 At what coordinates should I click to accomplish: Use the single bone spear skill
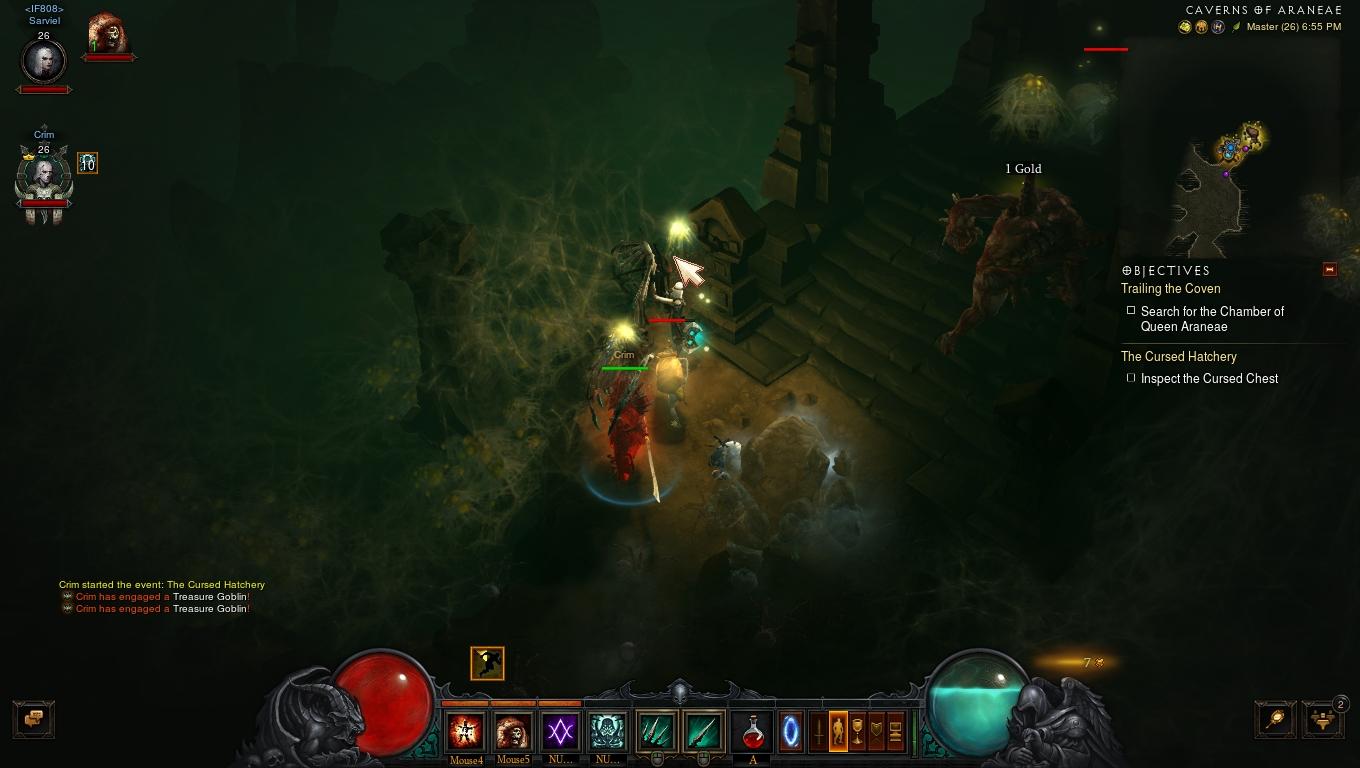point(703,732)
